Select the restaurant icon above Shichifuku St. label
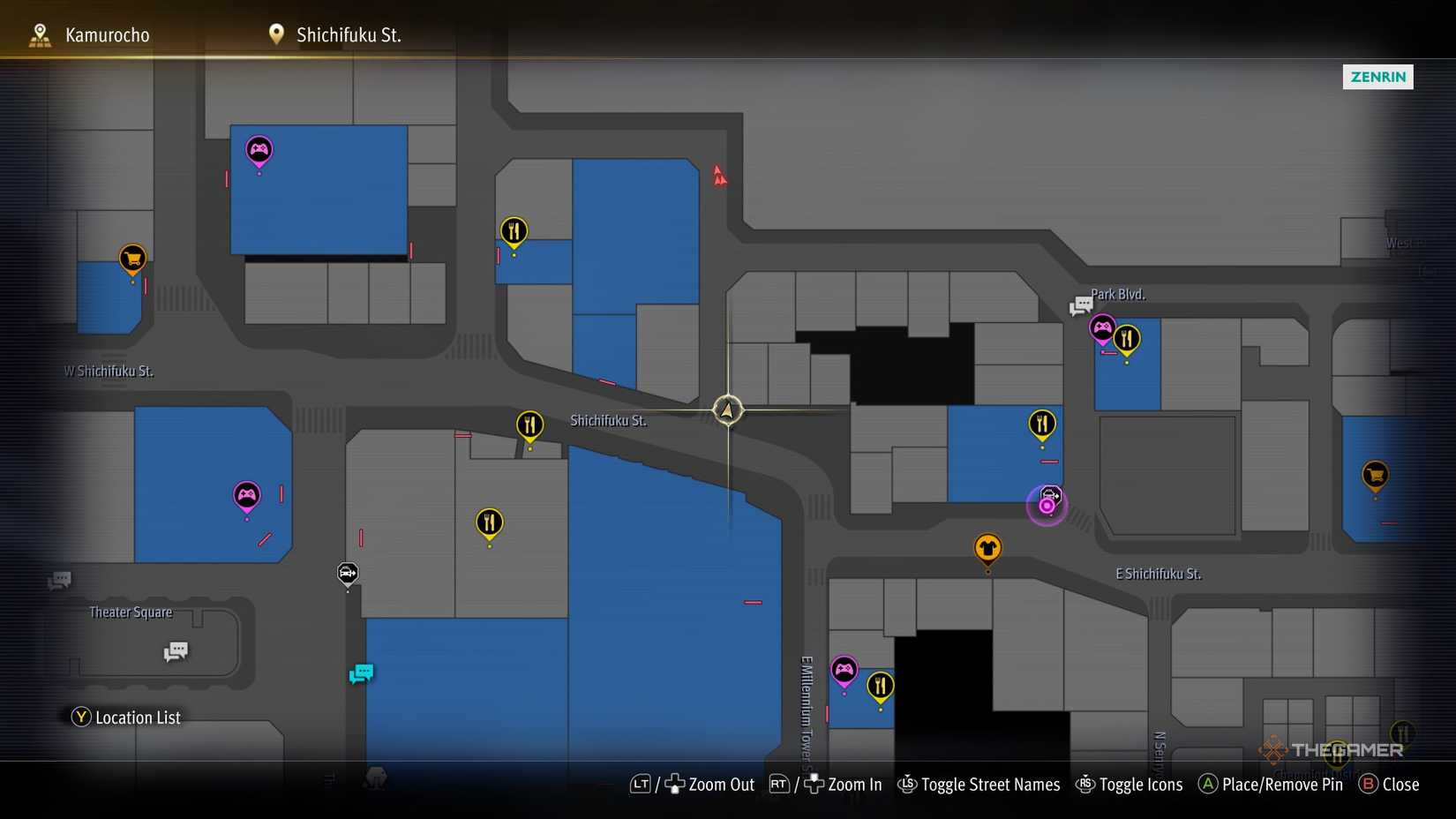The height and width of the screenshot is (819, 1456). (529, 425)
